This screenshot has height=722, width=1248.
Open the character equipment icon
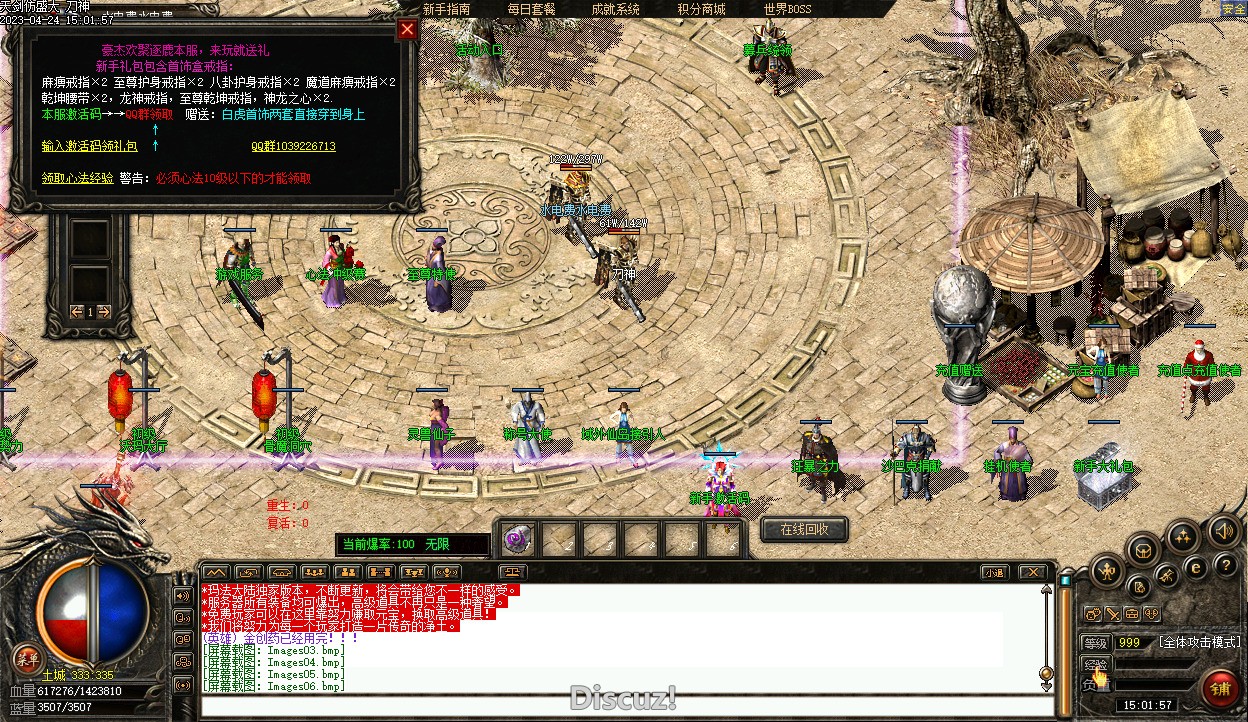(1105, 572)
